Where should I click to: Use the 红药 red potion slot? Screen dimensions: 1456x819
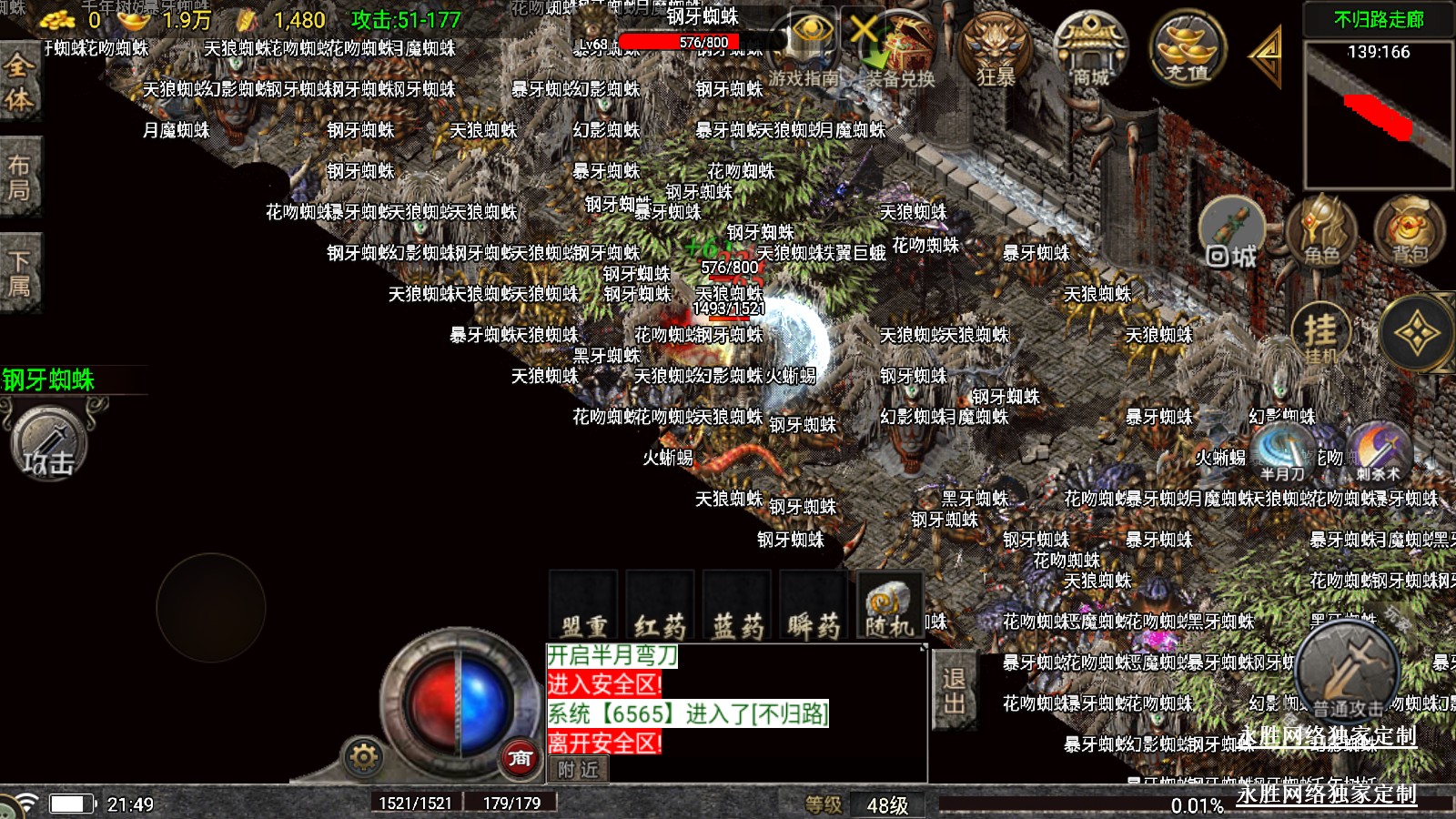[x=660, y=606]
